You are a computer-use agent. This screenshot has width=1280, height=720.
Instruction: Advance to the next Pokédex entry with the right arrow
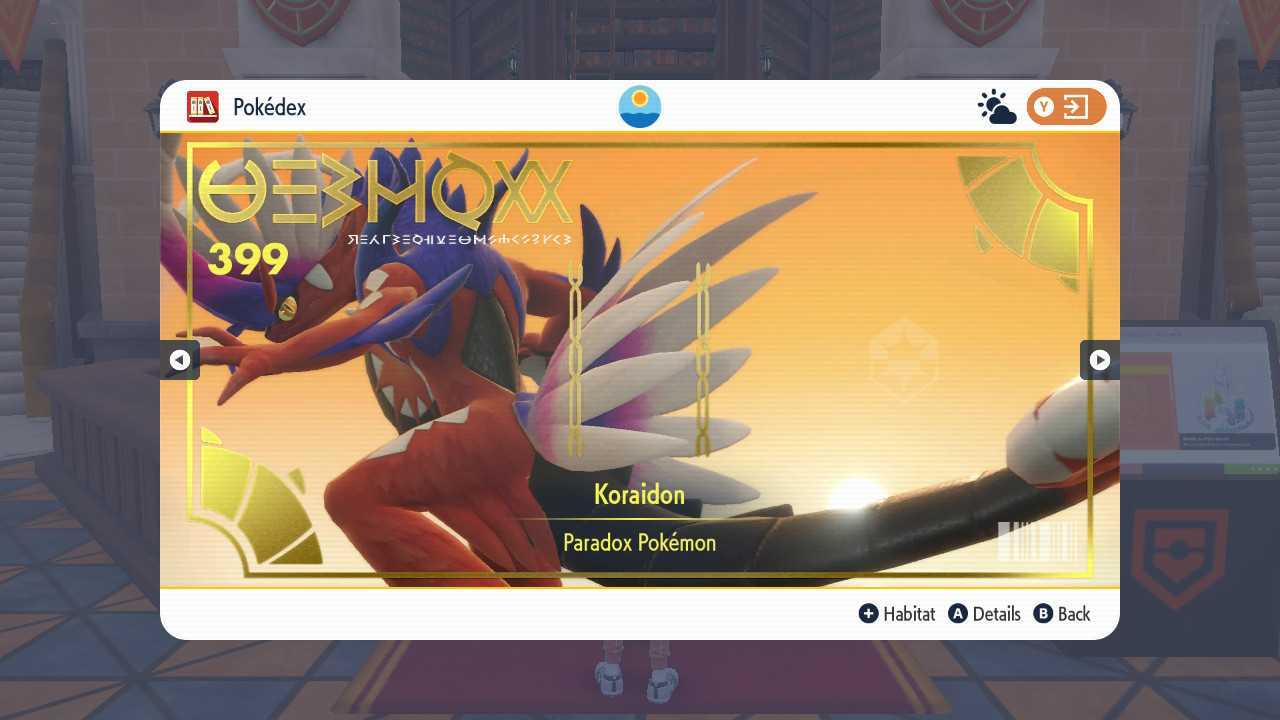pos(1099,360)
